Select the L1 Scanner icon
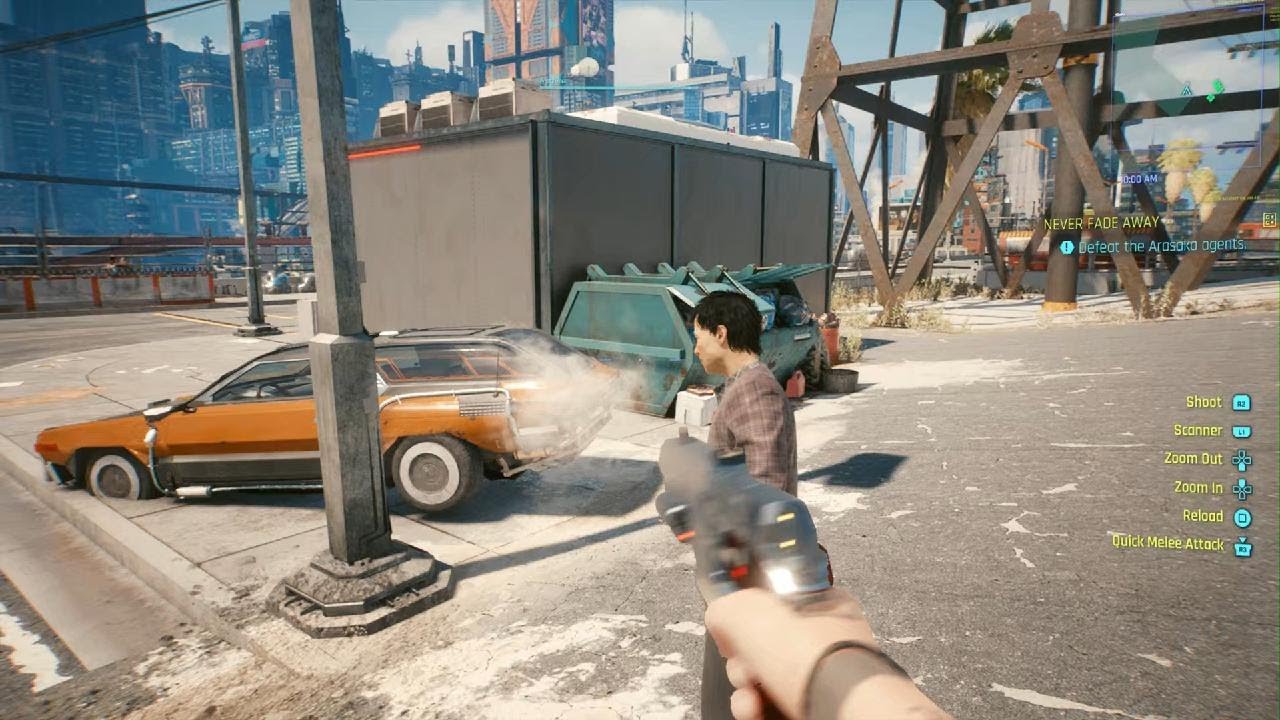 1240,430
